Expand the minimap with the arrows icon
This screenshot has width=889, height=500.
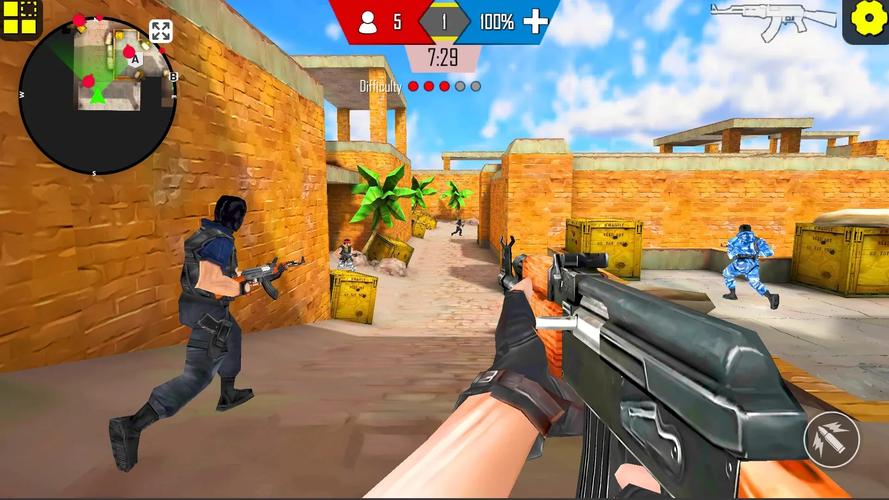pos(160,31)
